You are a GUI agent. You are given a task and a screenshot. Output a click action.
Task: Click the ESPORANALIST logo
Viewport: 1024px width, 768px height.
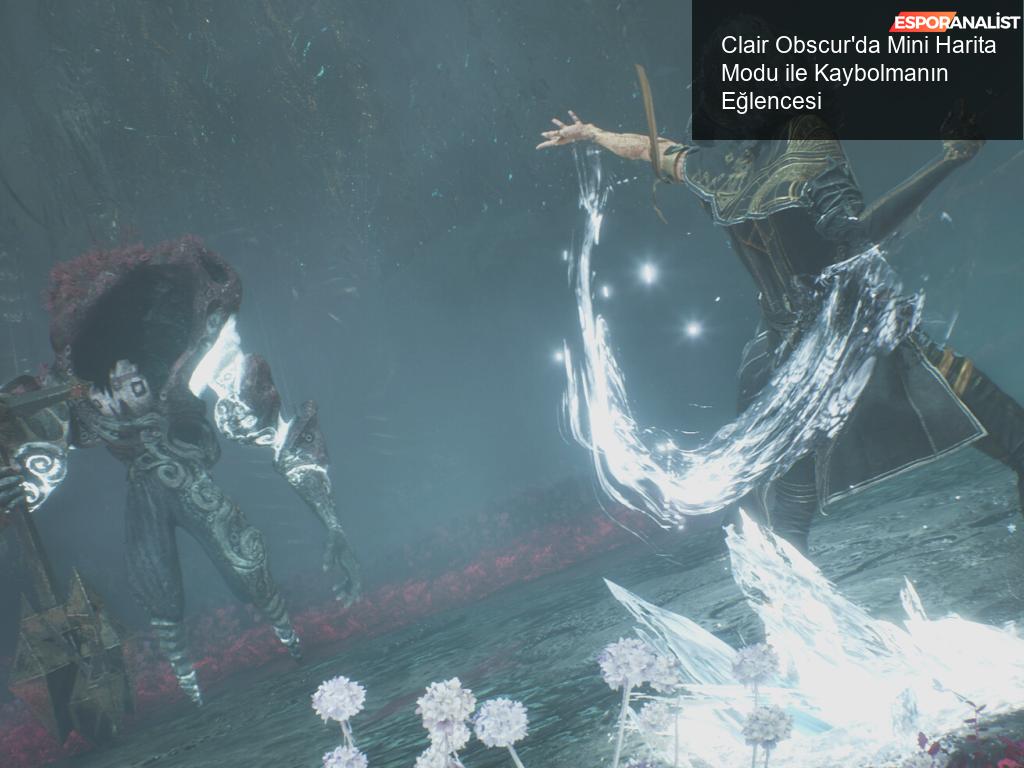click(955, 22)
